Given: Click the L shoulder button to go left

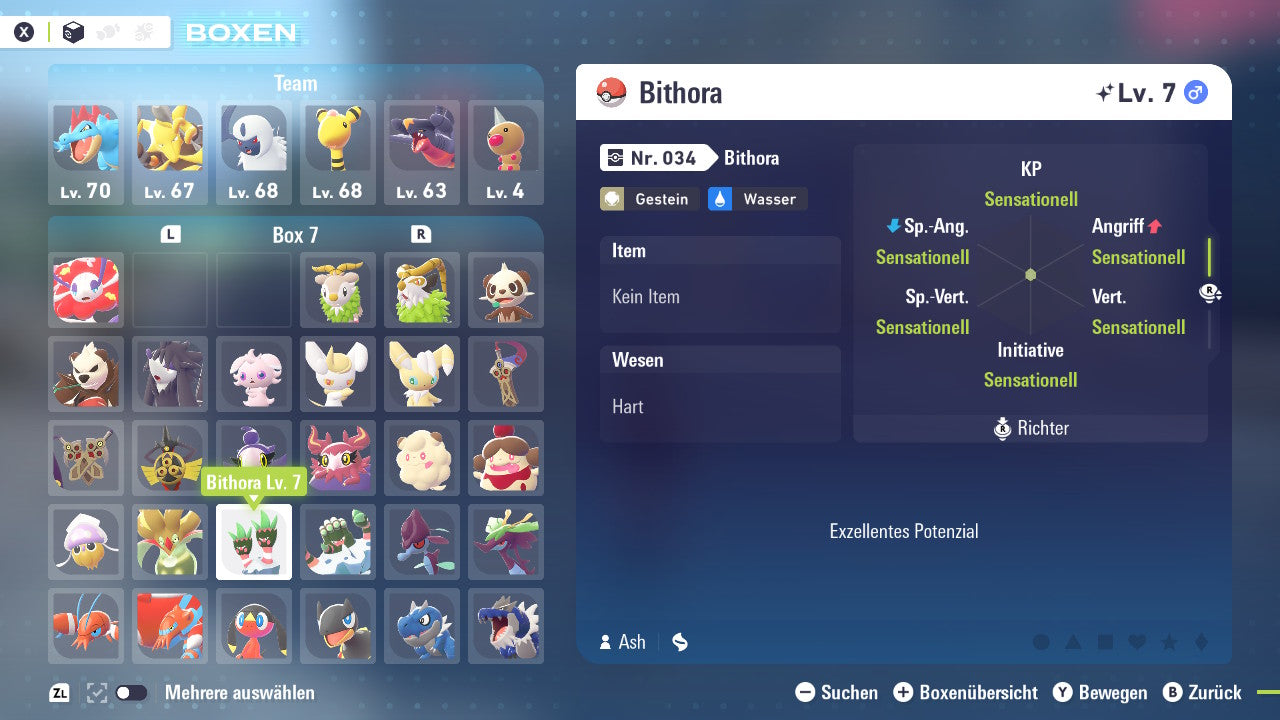Looking at the screenshot, I should (170, 233).
